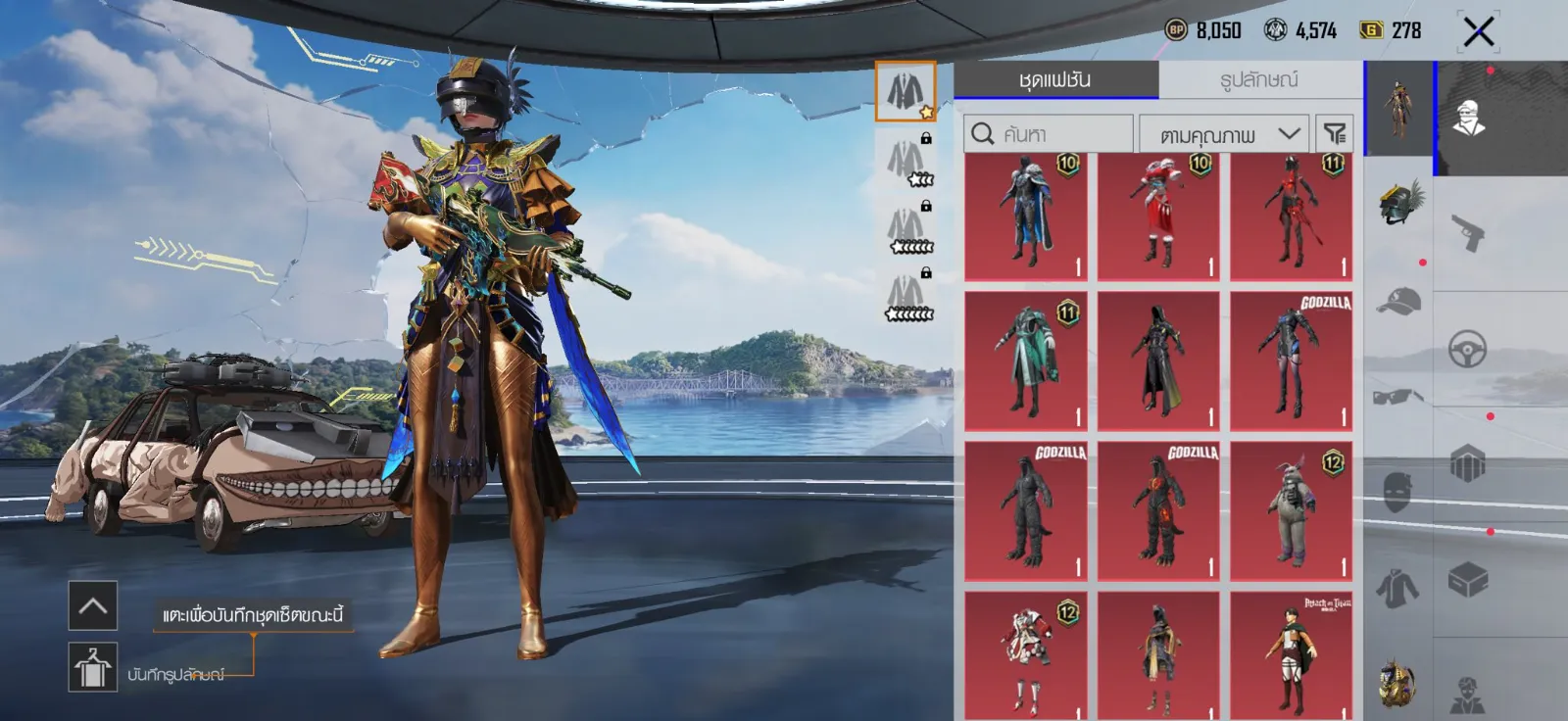Select the winged helmet category
This screenshot has width=1568, height=721.
point(1398,203)
